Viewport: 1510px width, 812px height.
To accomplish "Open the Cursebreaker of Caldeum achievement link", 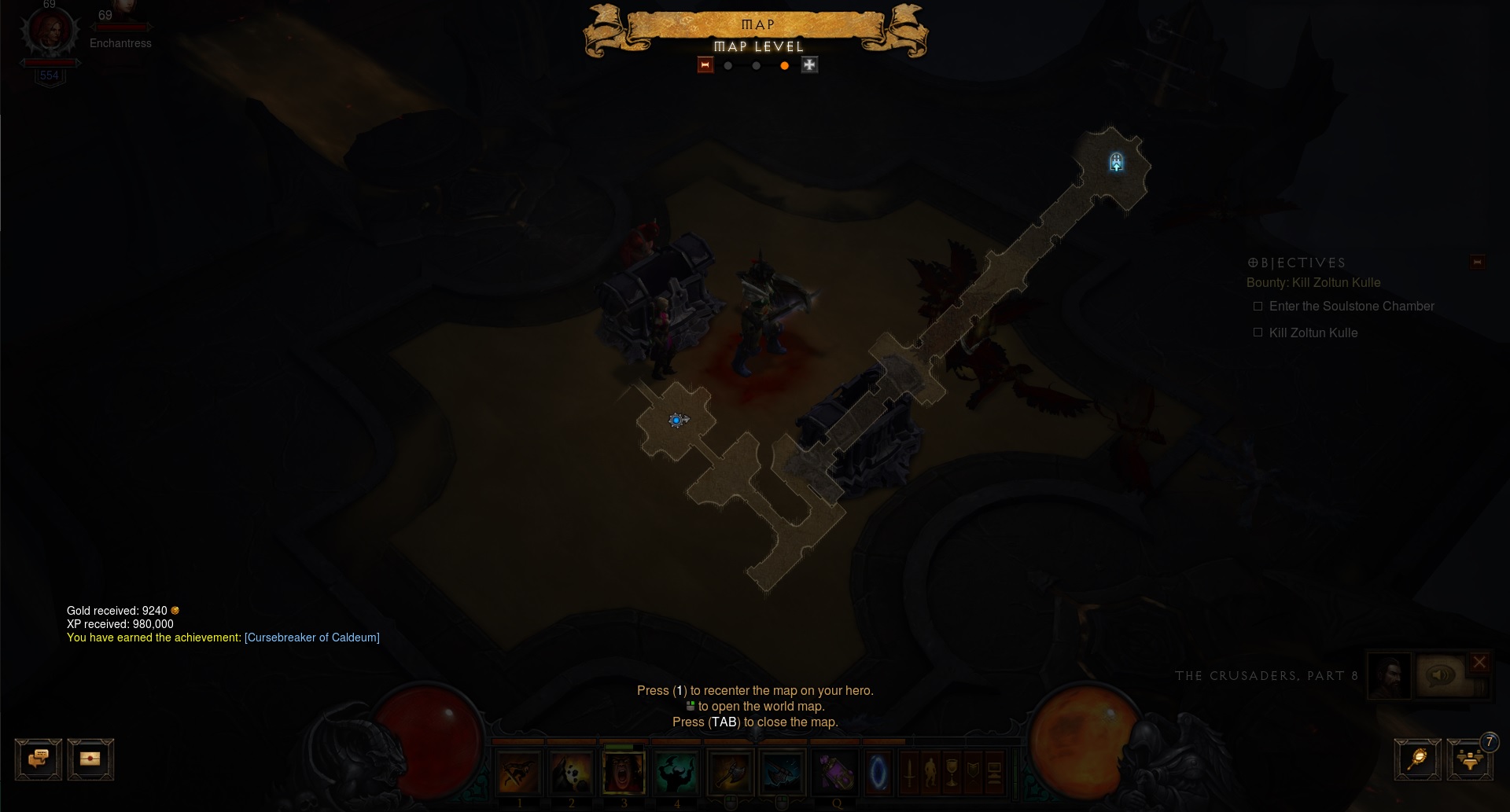I will coord(311,637).
